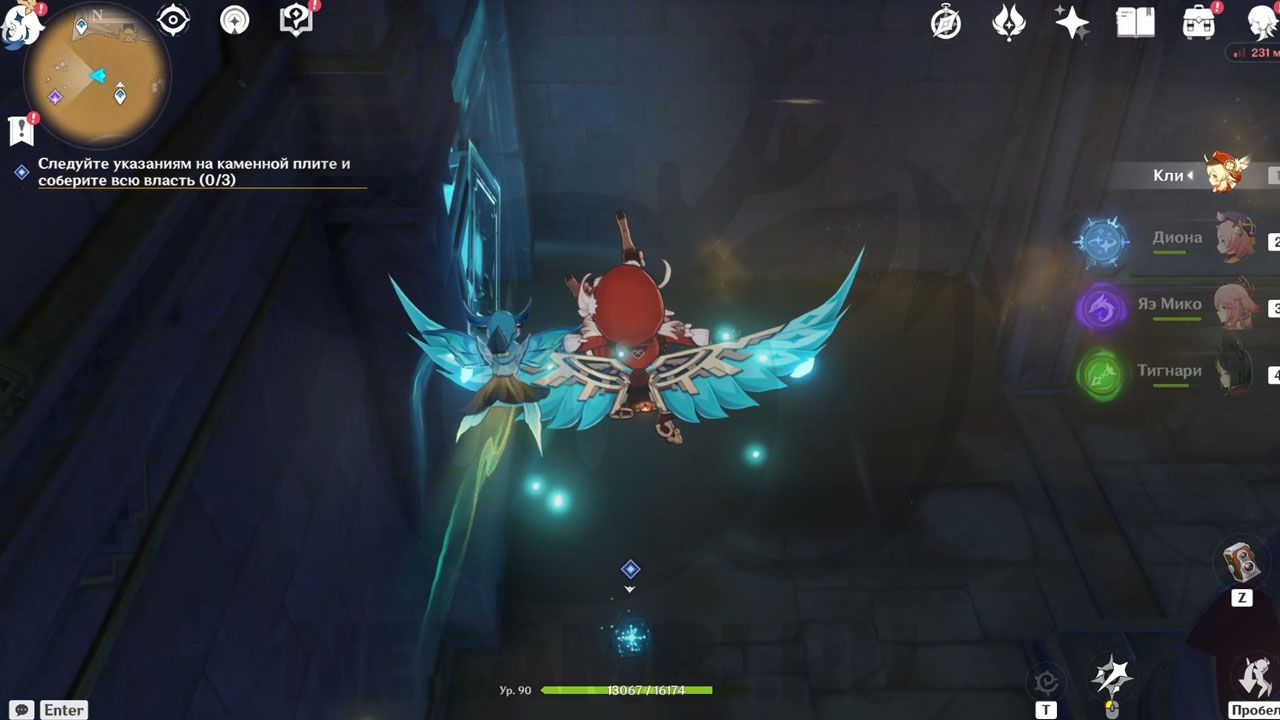Open the chat speech bubble

pyautogui.click(x=22, y=710)
